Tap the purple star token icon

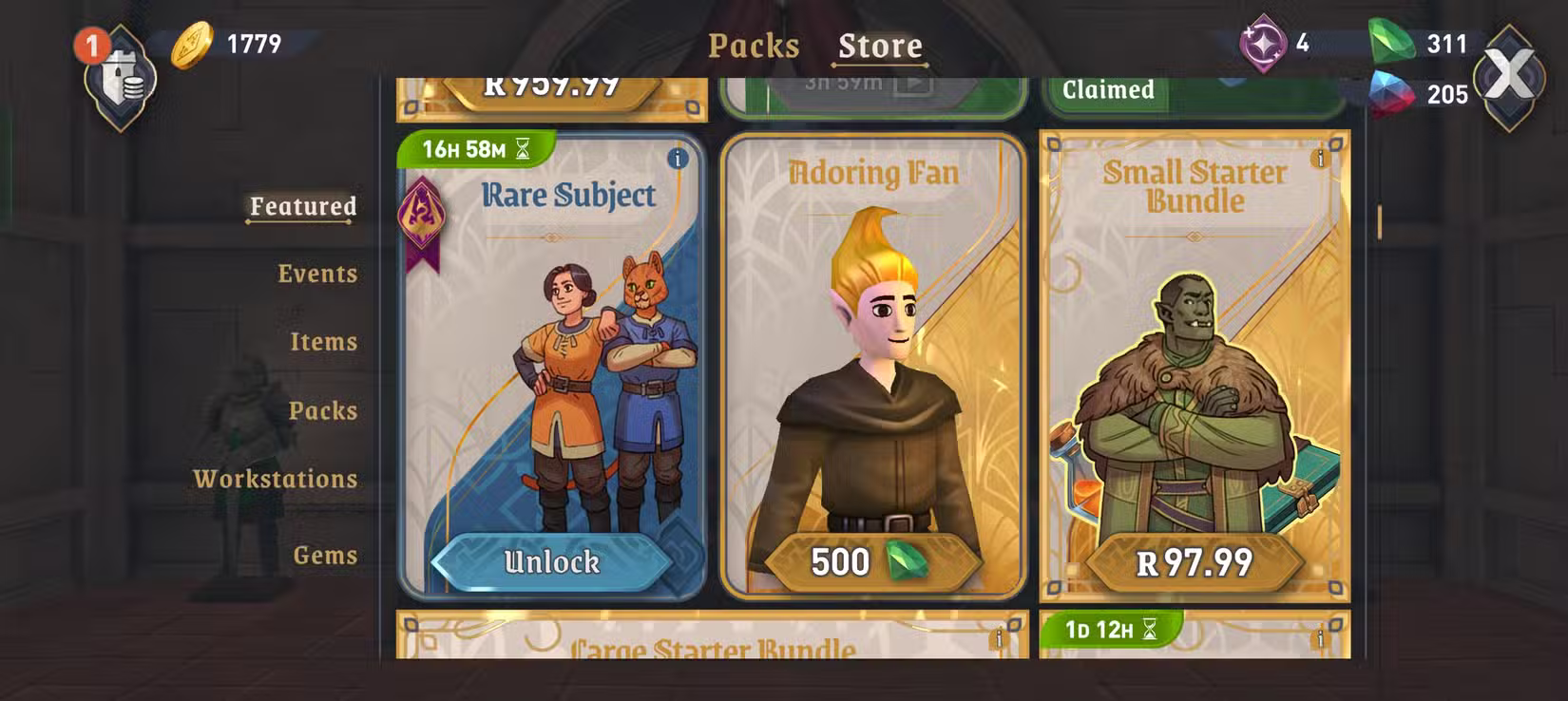(x=1263, y=44)
